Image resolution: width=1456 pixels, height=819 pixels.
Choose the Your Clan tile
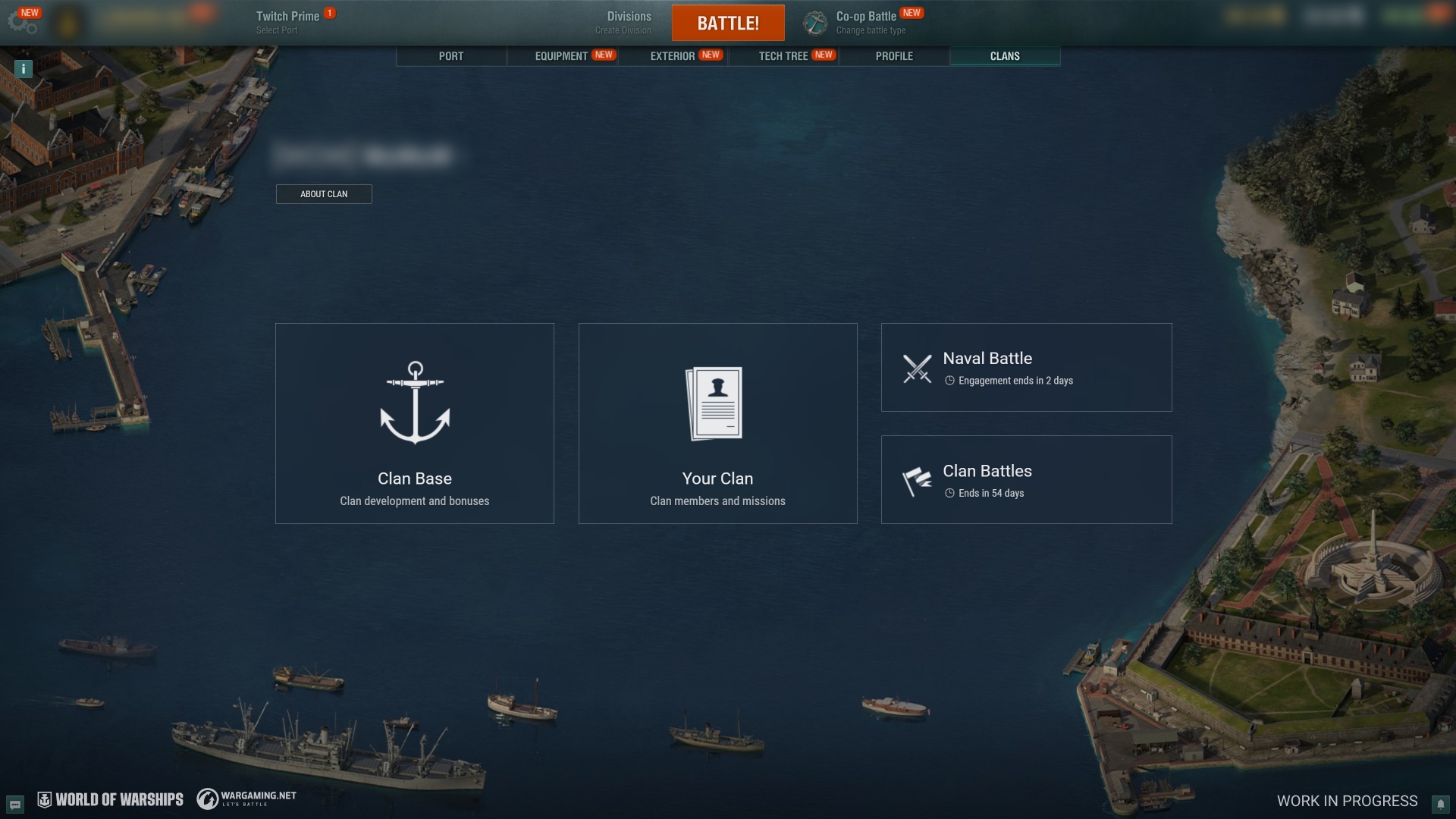[717, 423]
